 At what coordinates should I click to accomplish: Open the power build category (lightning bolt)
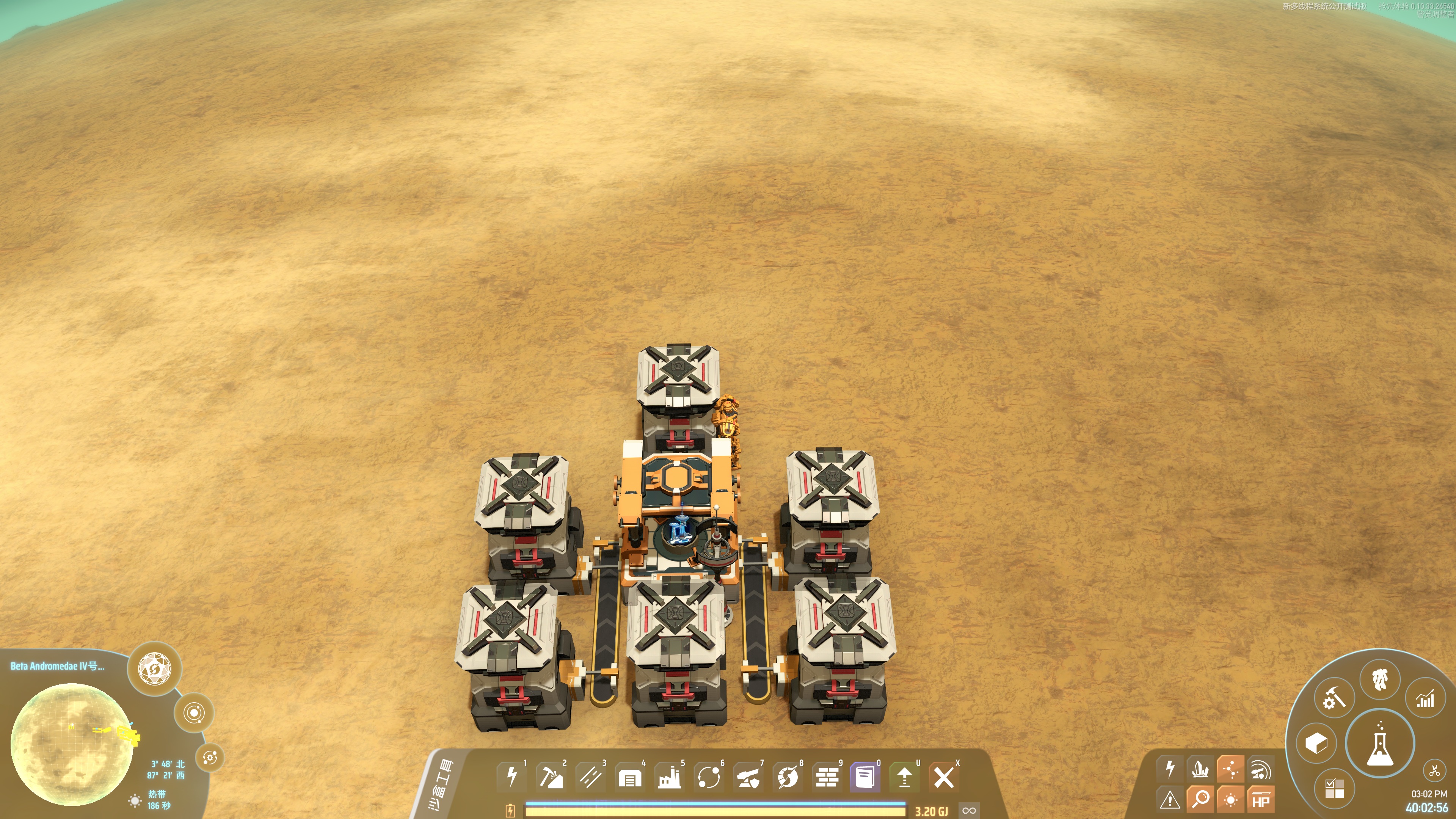pos(511,777)
